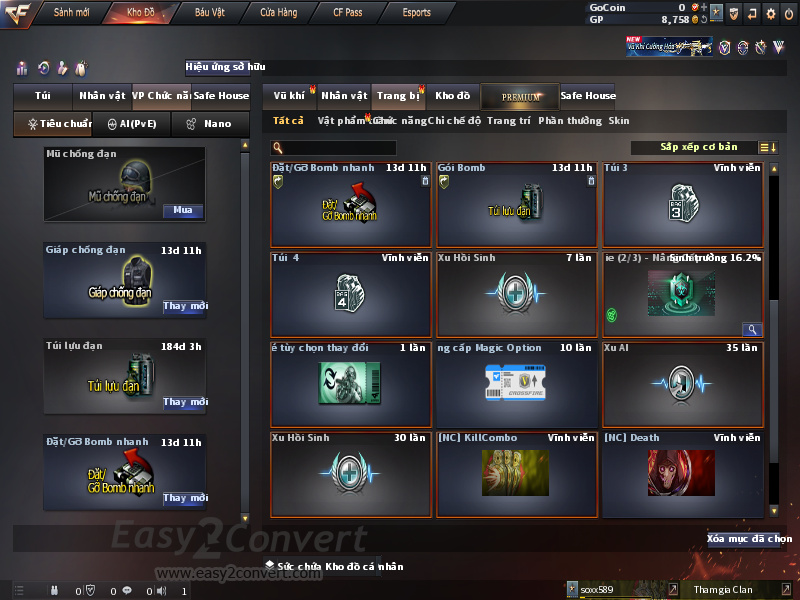Image resolution: width=800 pixels, height=600 pixels.
Task: Pick the [NC] Death item card
Action: click(x=683, y=474)
